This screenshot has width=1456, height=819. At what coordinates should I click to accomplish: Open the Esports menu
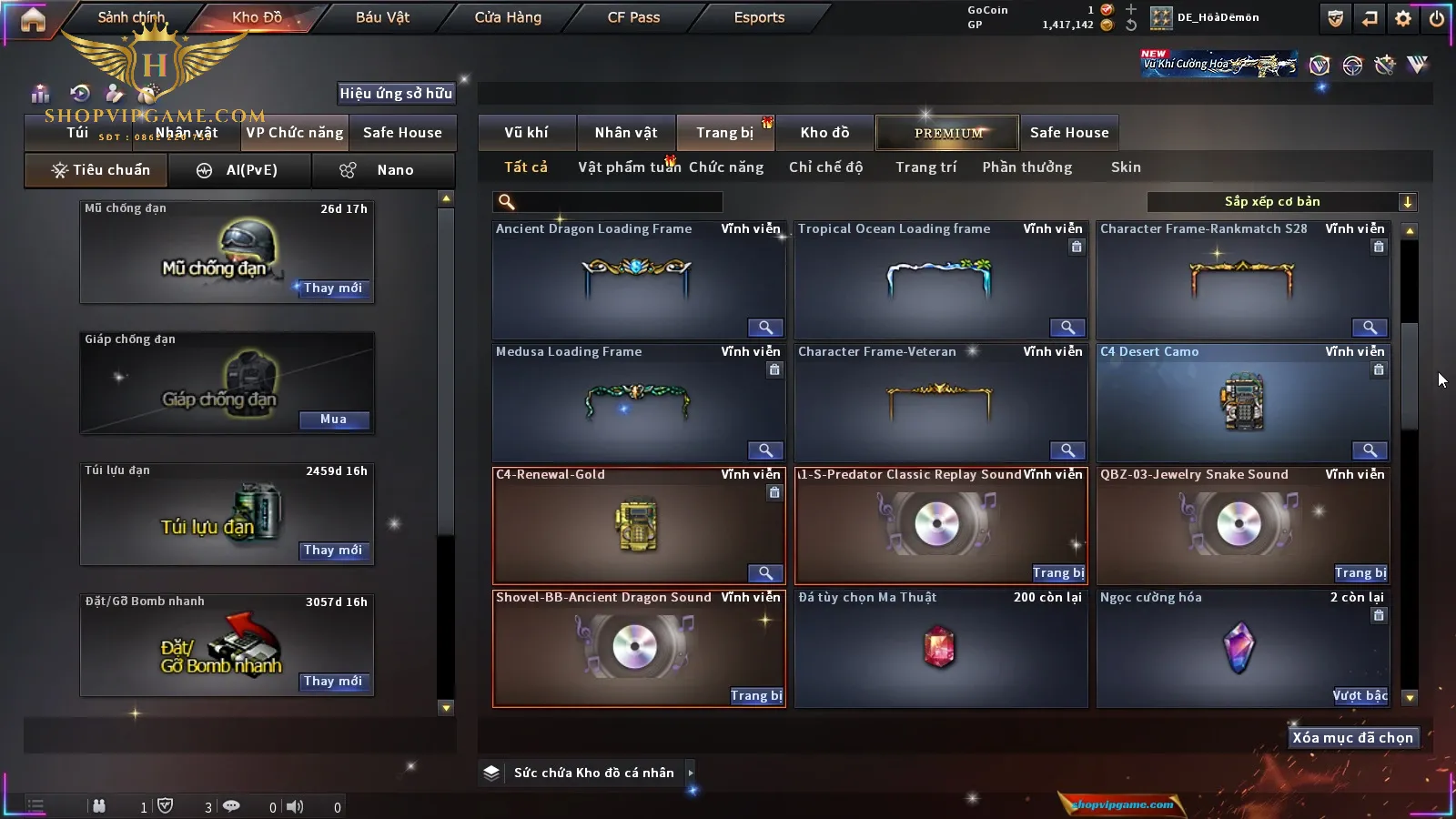tap(759, 17)
